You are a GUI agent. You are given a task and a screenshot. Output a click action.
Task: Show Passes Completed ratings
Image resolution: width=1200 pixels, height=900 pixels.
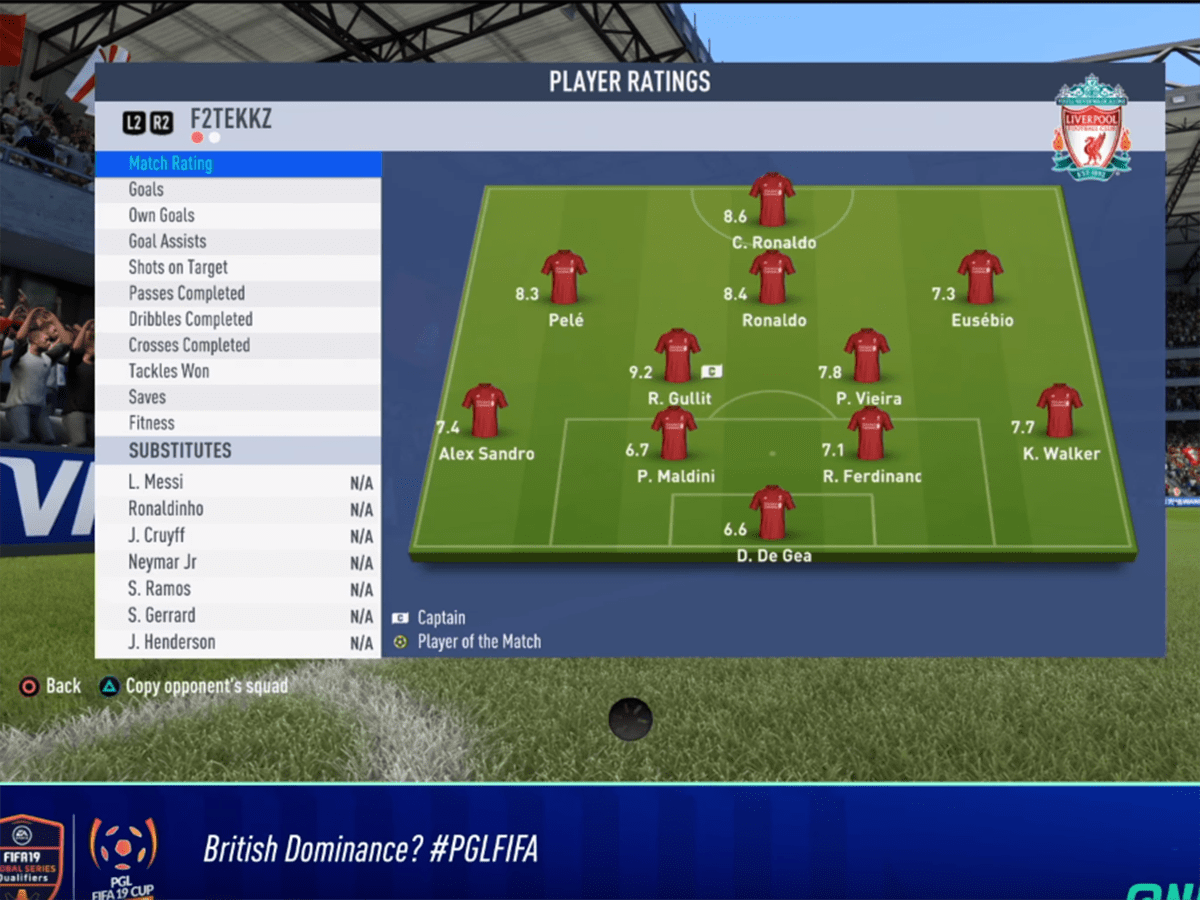click(237, 294)
